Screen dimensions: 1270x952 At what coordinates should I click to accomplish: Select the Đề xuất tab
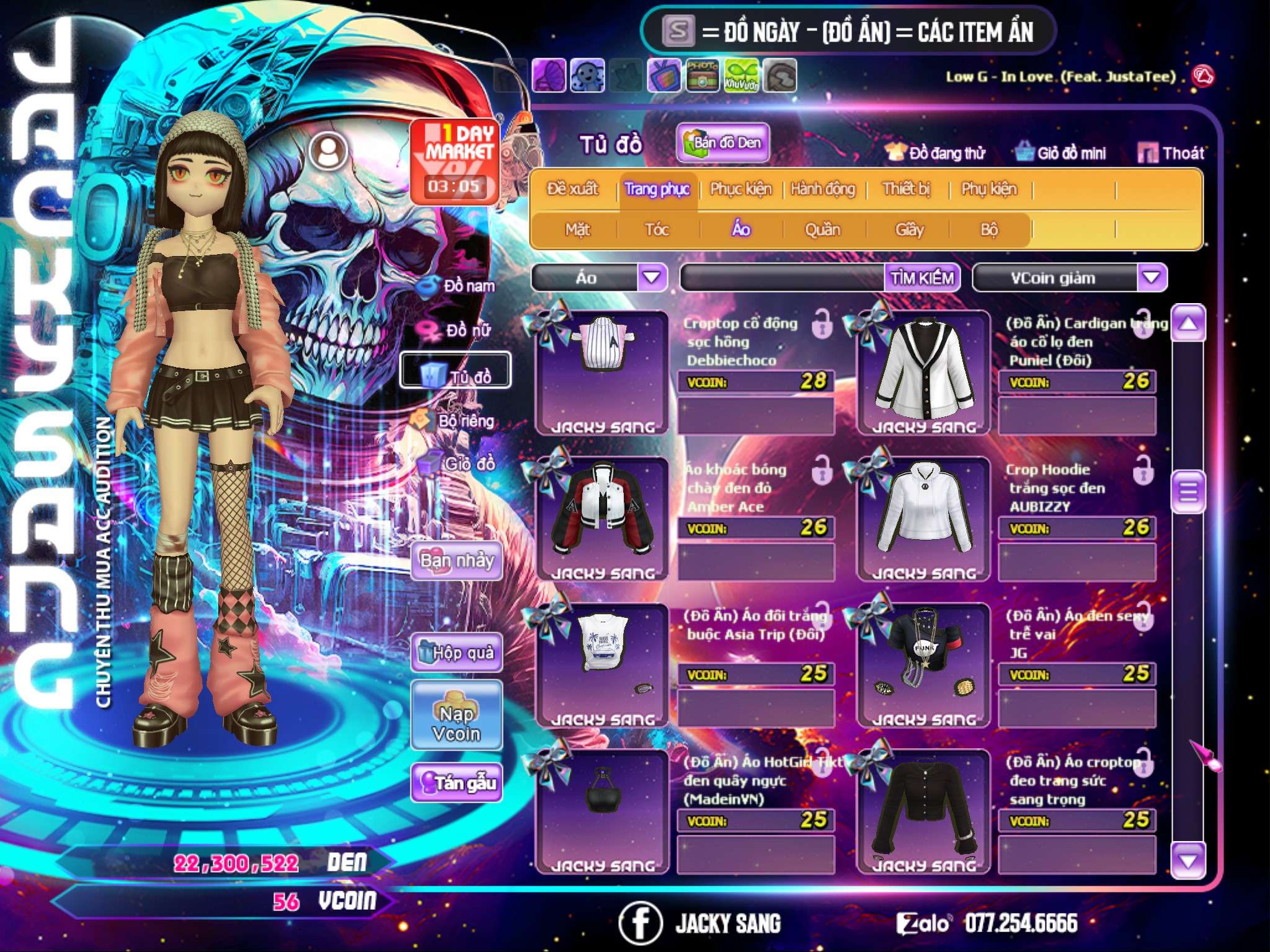point(572,189)
